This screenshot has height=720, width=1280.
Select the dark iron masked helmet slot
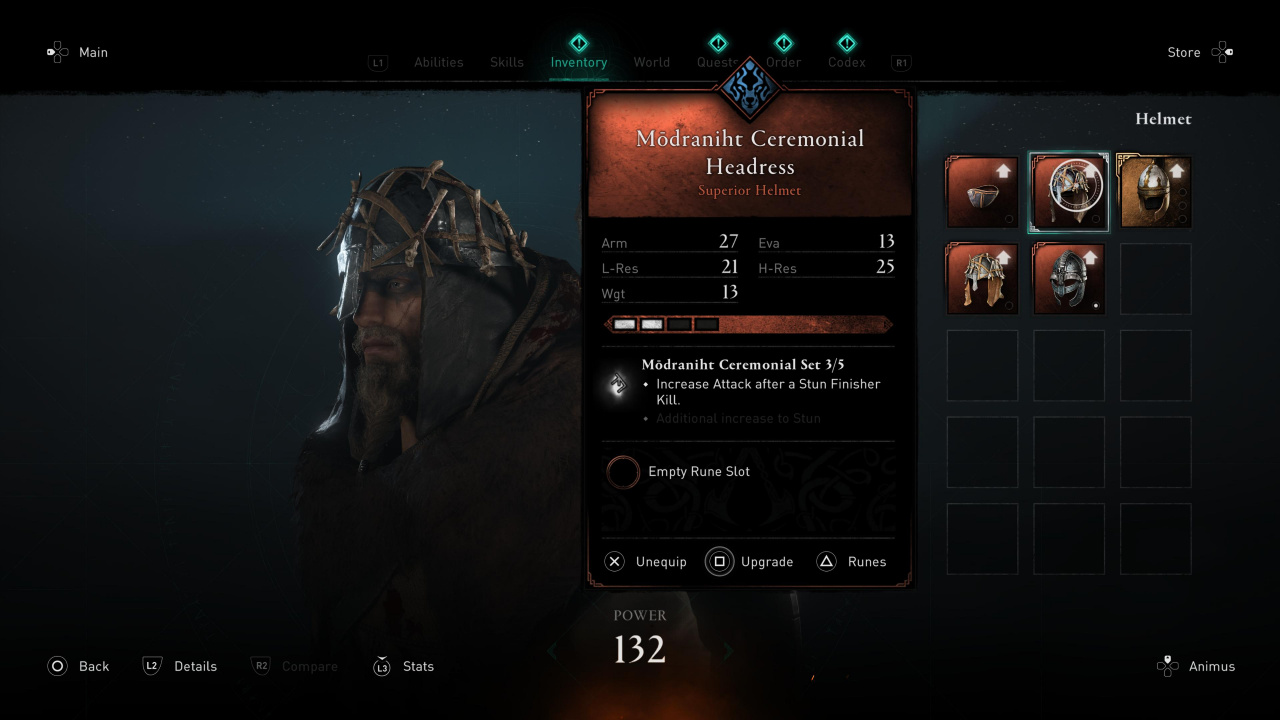point(1069,279)
